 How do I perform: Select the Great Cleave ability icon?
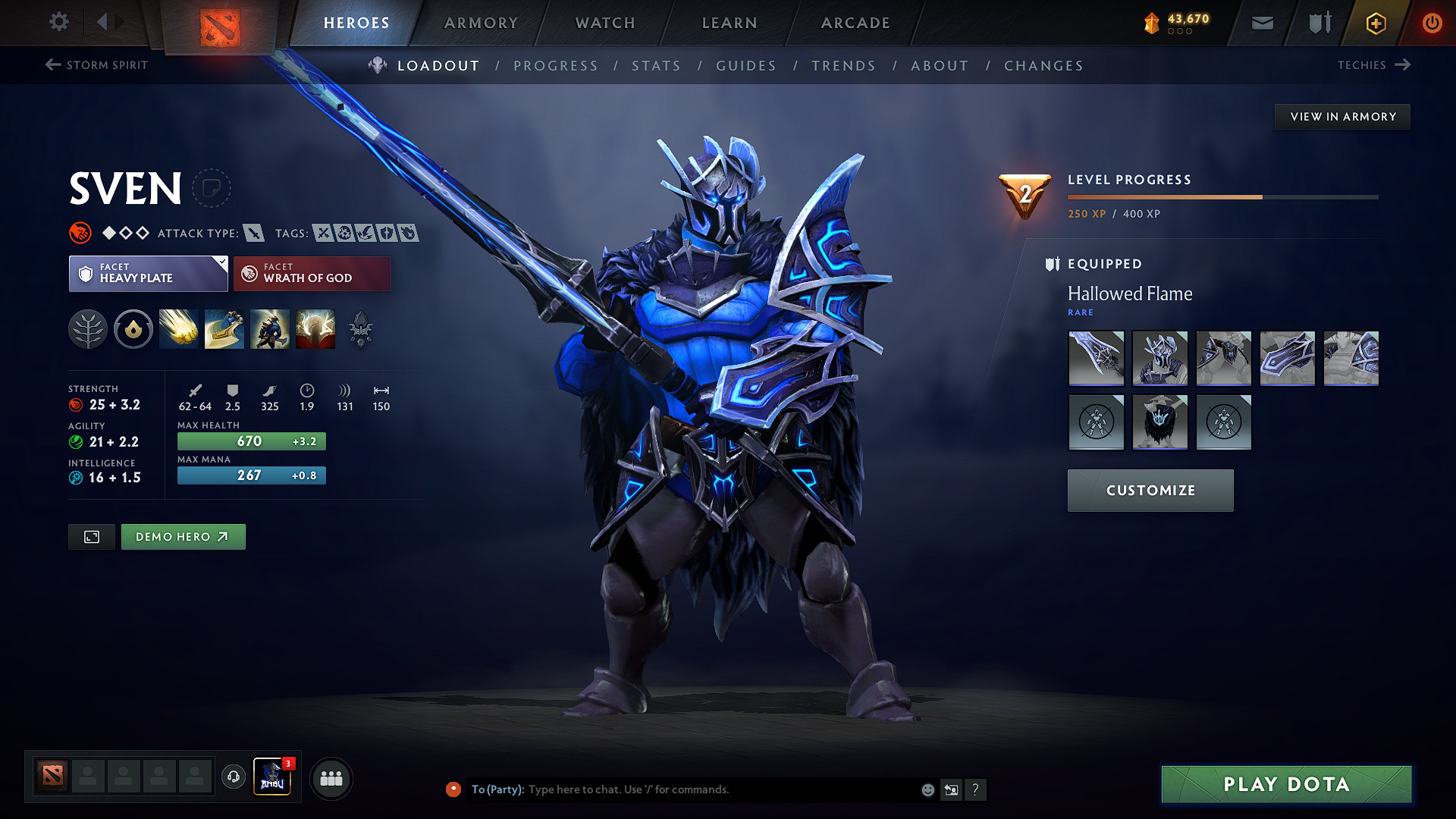click(224, 329)
